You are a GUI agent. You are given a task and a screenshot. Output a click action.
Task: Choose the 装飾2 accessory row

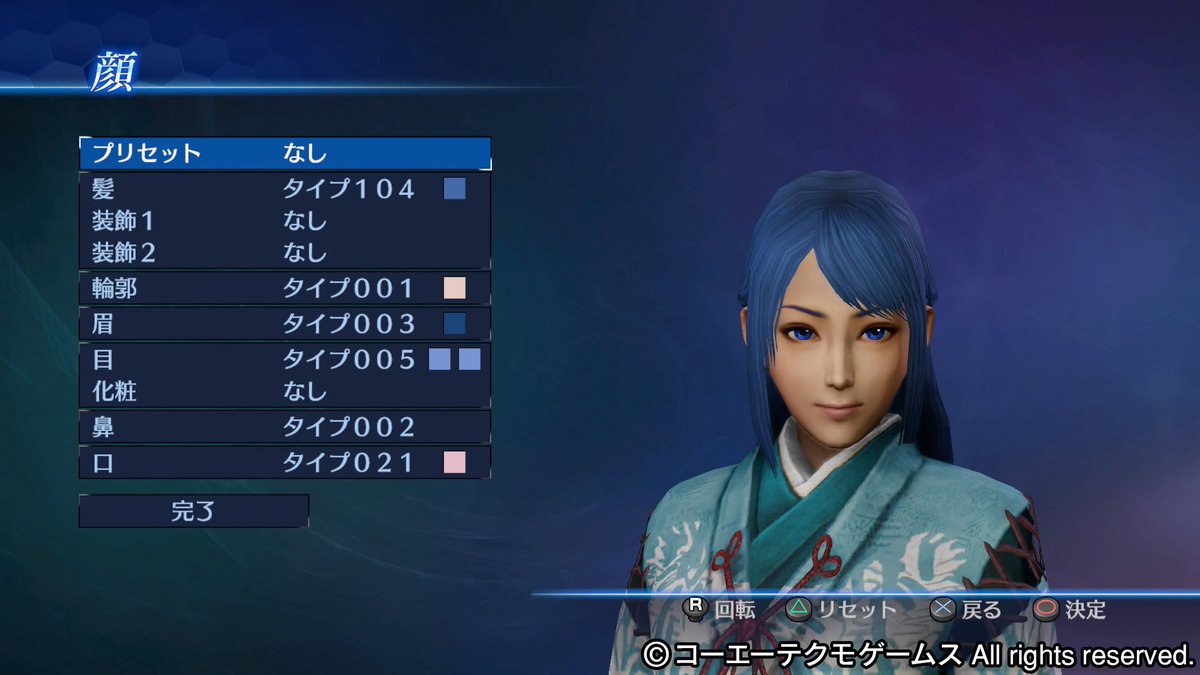tap(285, 251)
